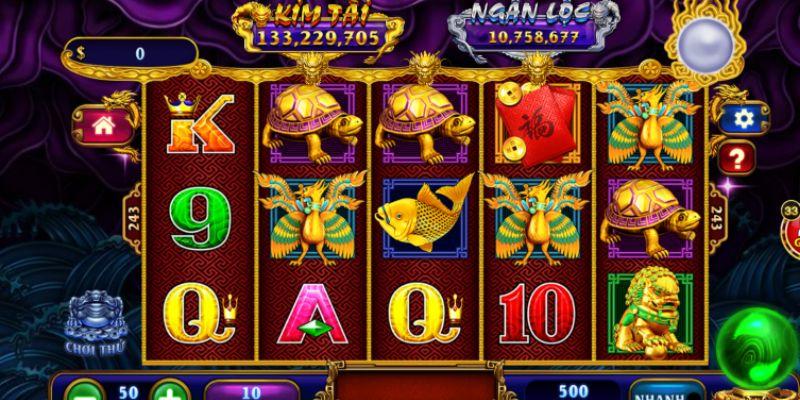The height and width of the screenshot is (400, 800).
Task: Increase the bet with the plus button
Action: (x=172, y=390)
